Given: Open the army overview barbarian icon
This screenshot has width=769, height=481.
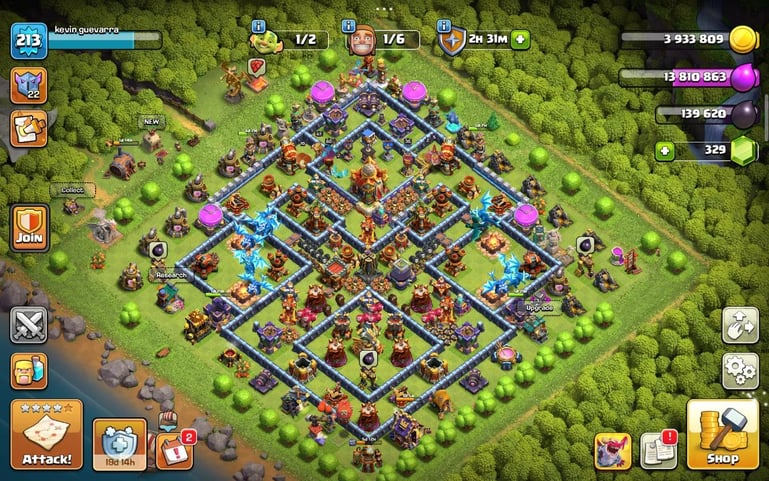Looking at the screenshot, I should coord(28,371).
